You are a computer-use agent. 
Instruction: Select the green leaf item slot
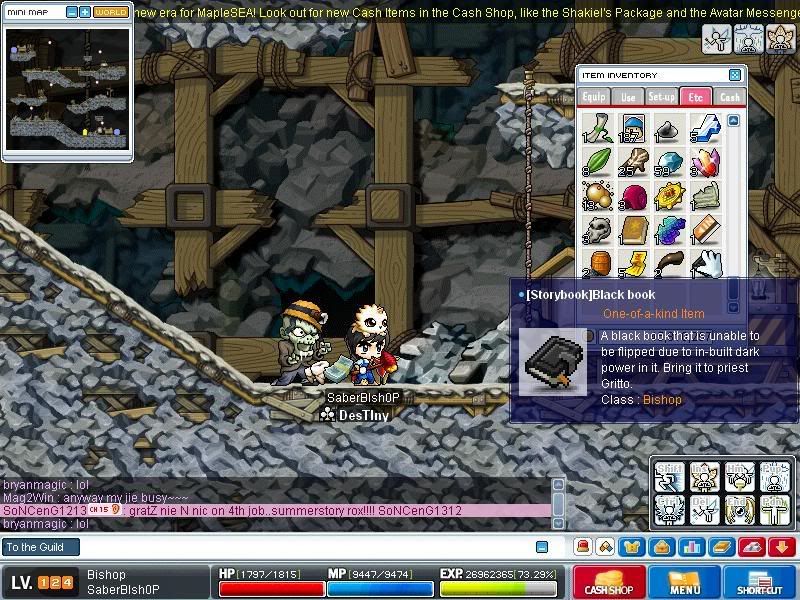point(598,161)
